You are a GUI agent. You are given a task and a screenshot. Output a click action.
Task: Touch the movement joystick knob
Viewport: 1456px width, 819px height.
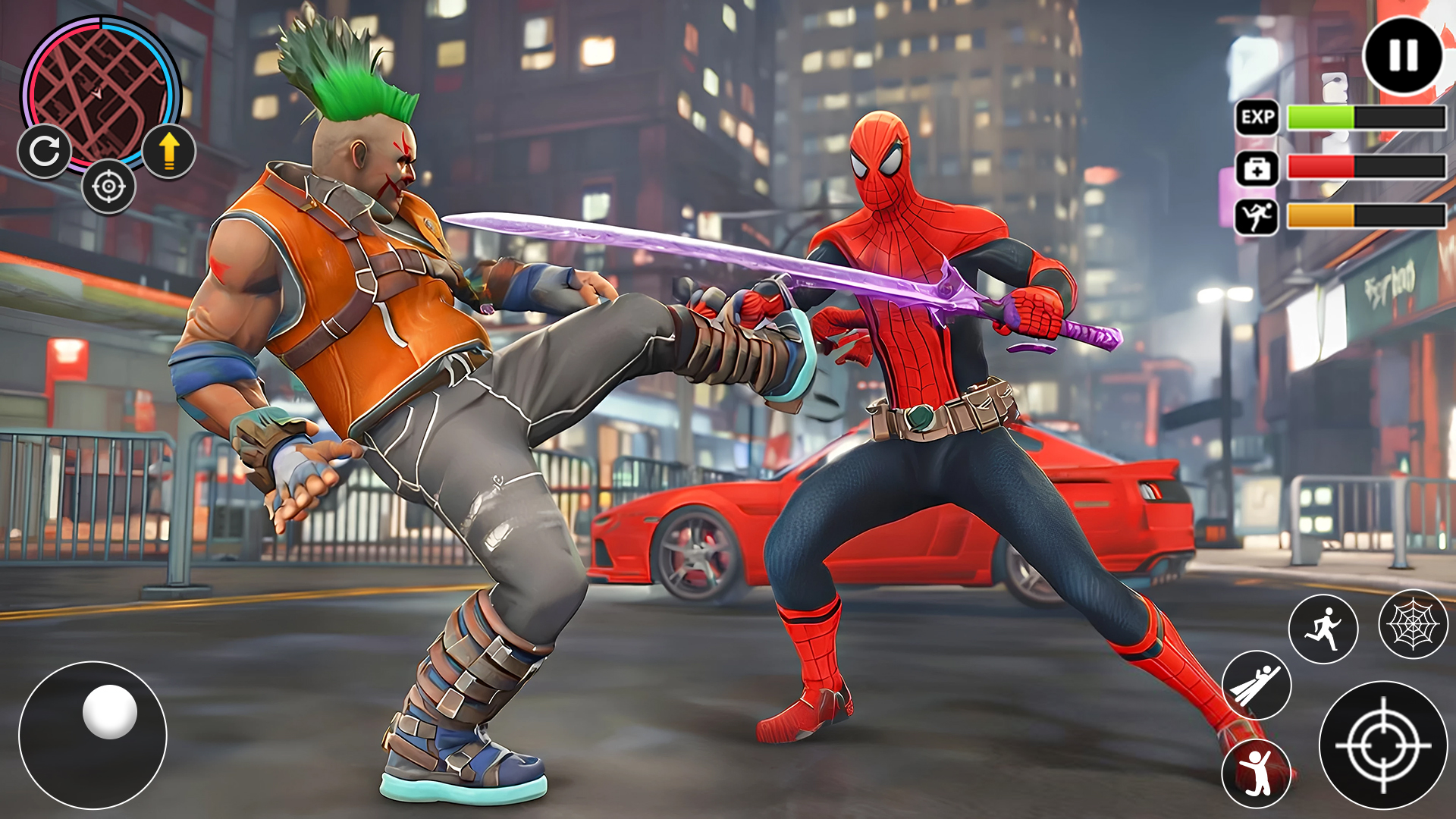click(110, 711)
